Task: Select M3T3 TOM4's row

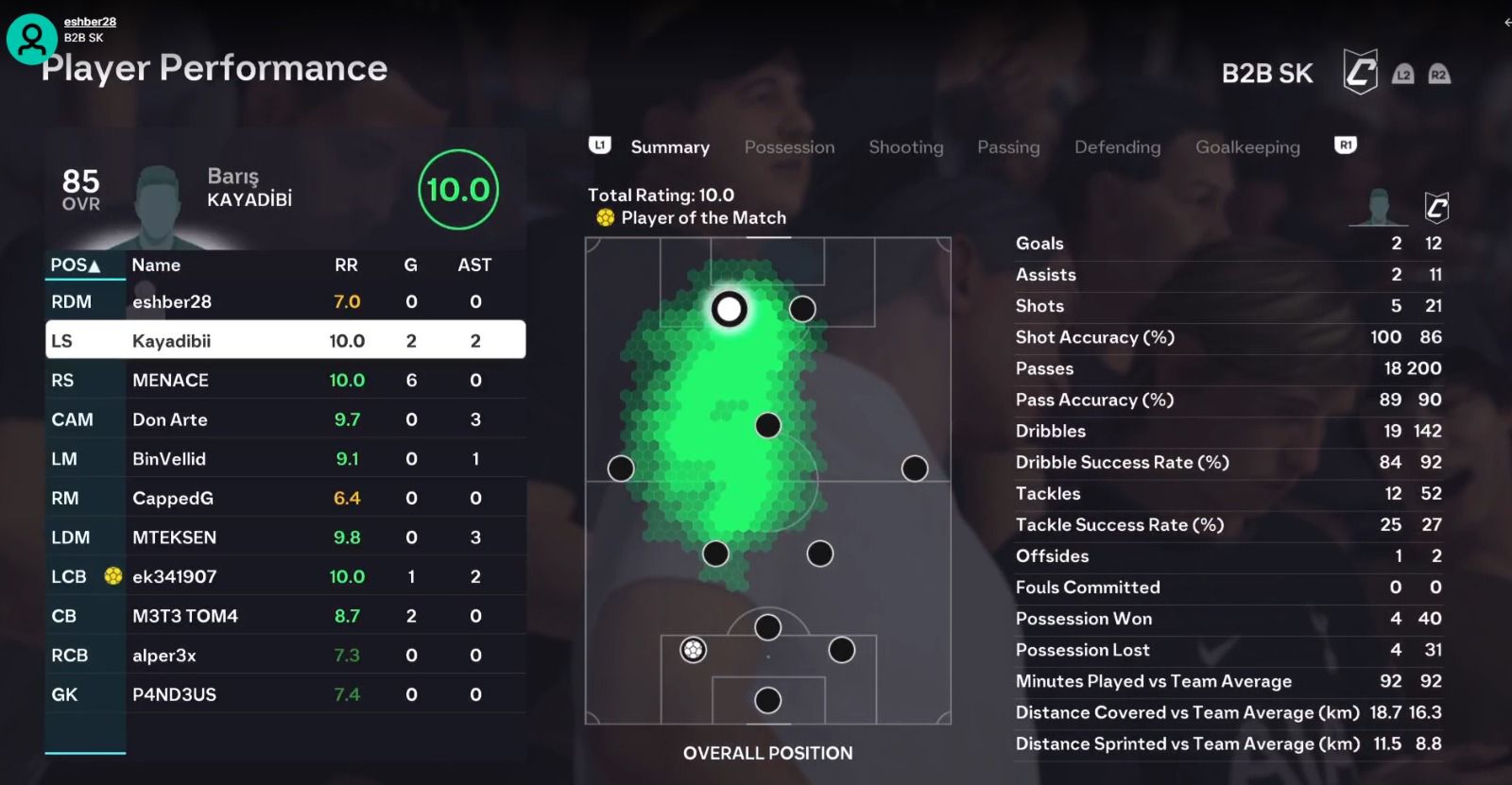Action: [x=285, y=616]
